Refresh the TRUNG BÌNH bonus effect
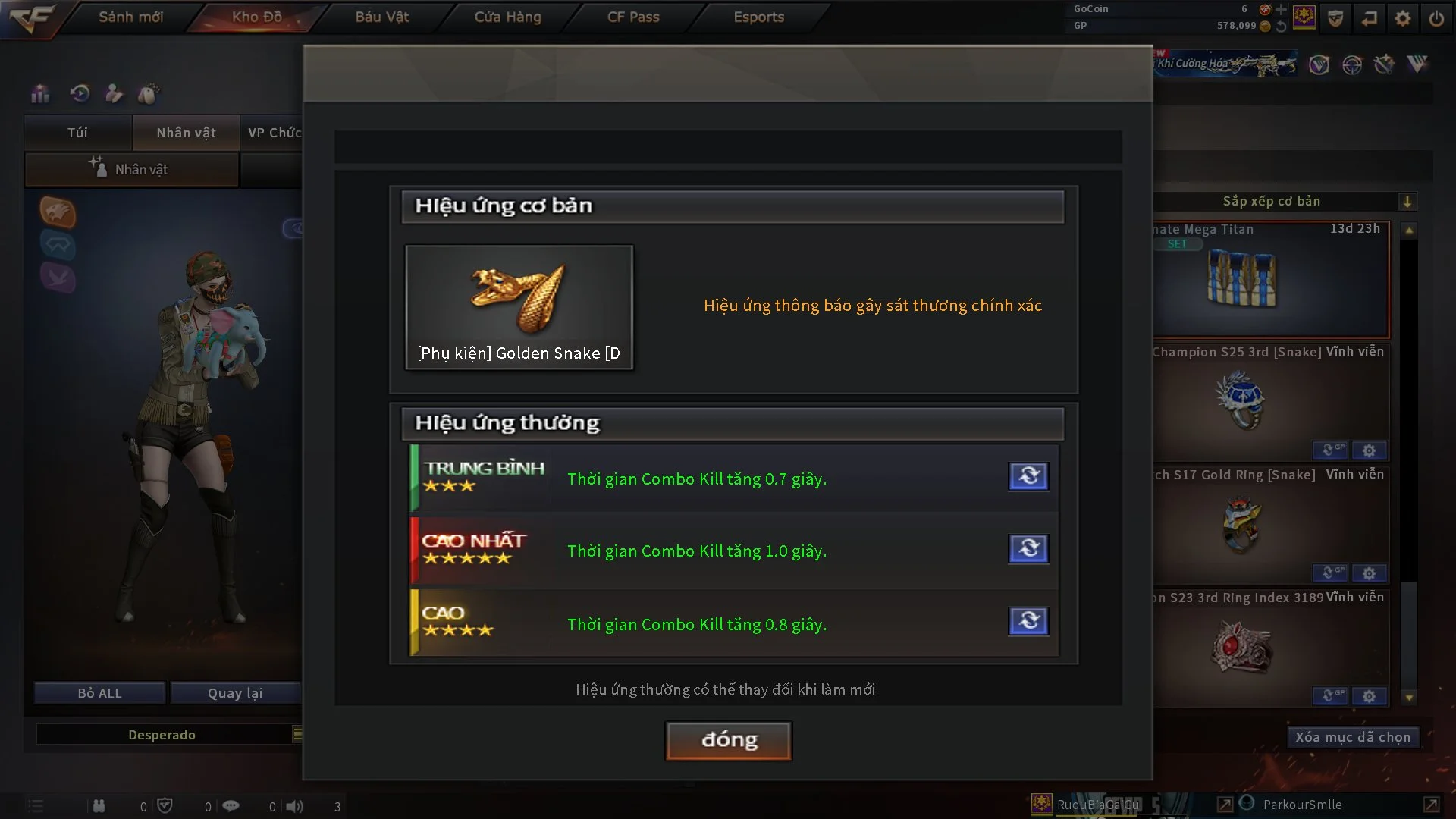Screen dimensions: 1456x819 point(1028,476)
